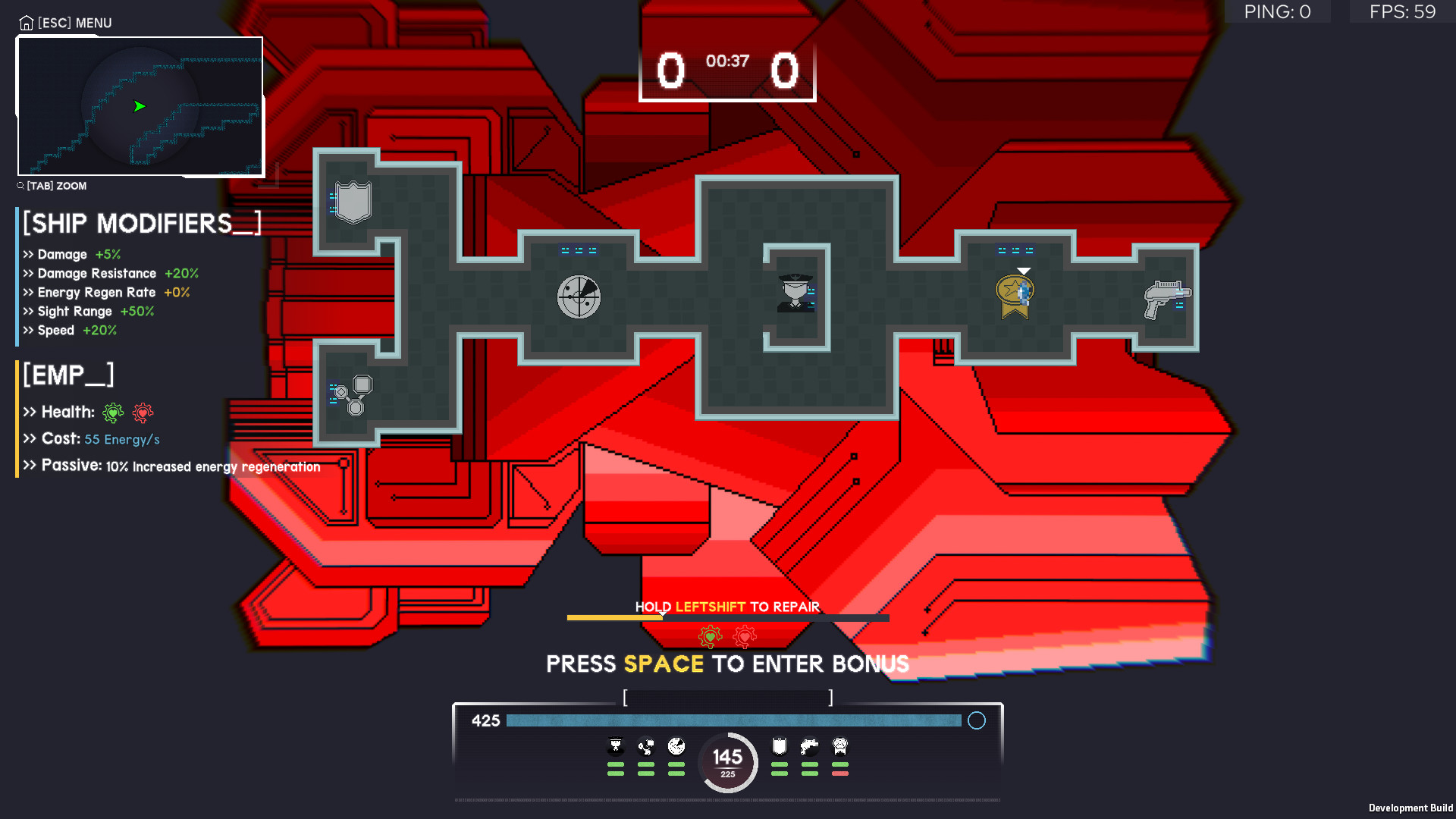Viewport: 1456px width, 819px height.
Task: Click the wrench repair icon in the loadout bar
Action: 646,747
